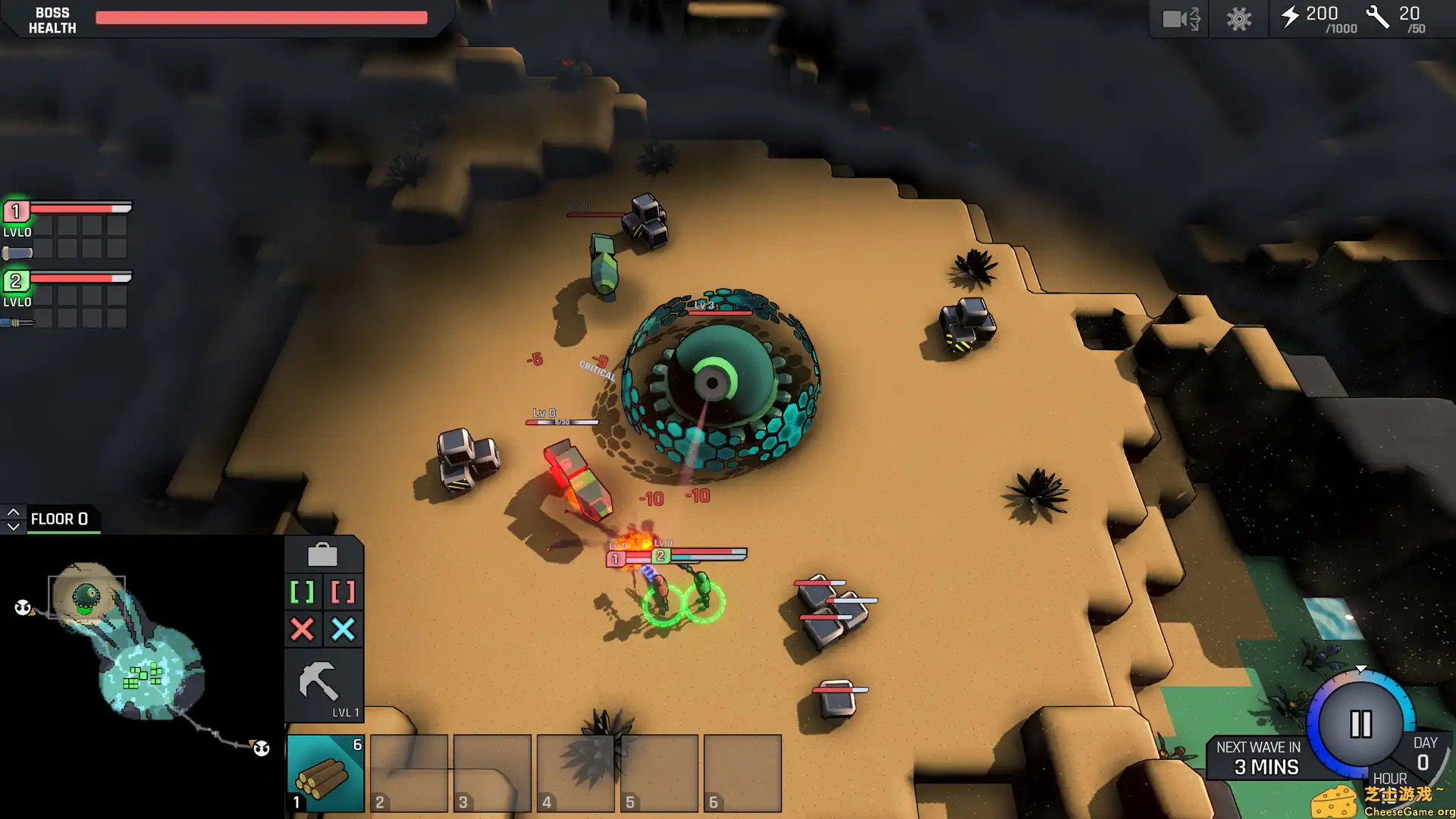Collapse the floor selector downward chevron

coord(13,525)
